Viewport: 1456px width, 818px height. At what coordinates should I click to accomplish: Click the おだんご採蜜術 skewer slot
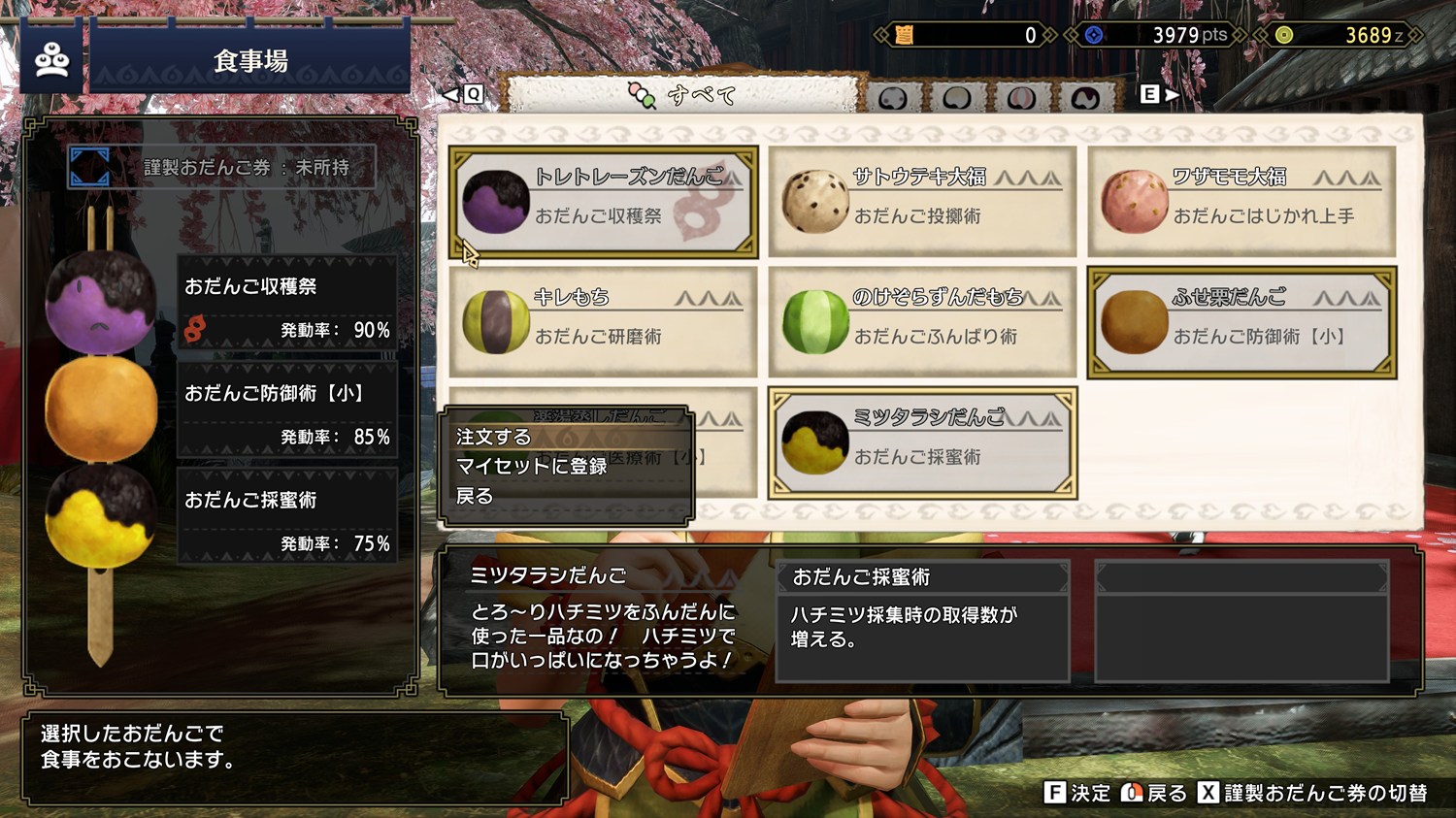(287, 518)
